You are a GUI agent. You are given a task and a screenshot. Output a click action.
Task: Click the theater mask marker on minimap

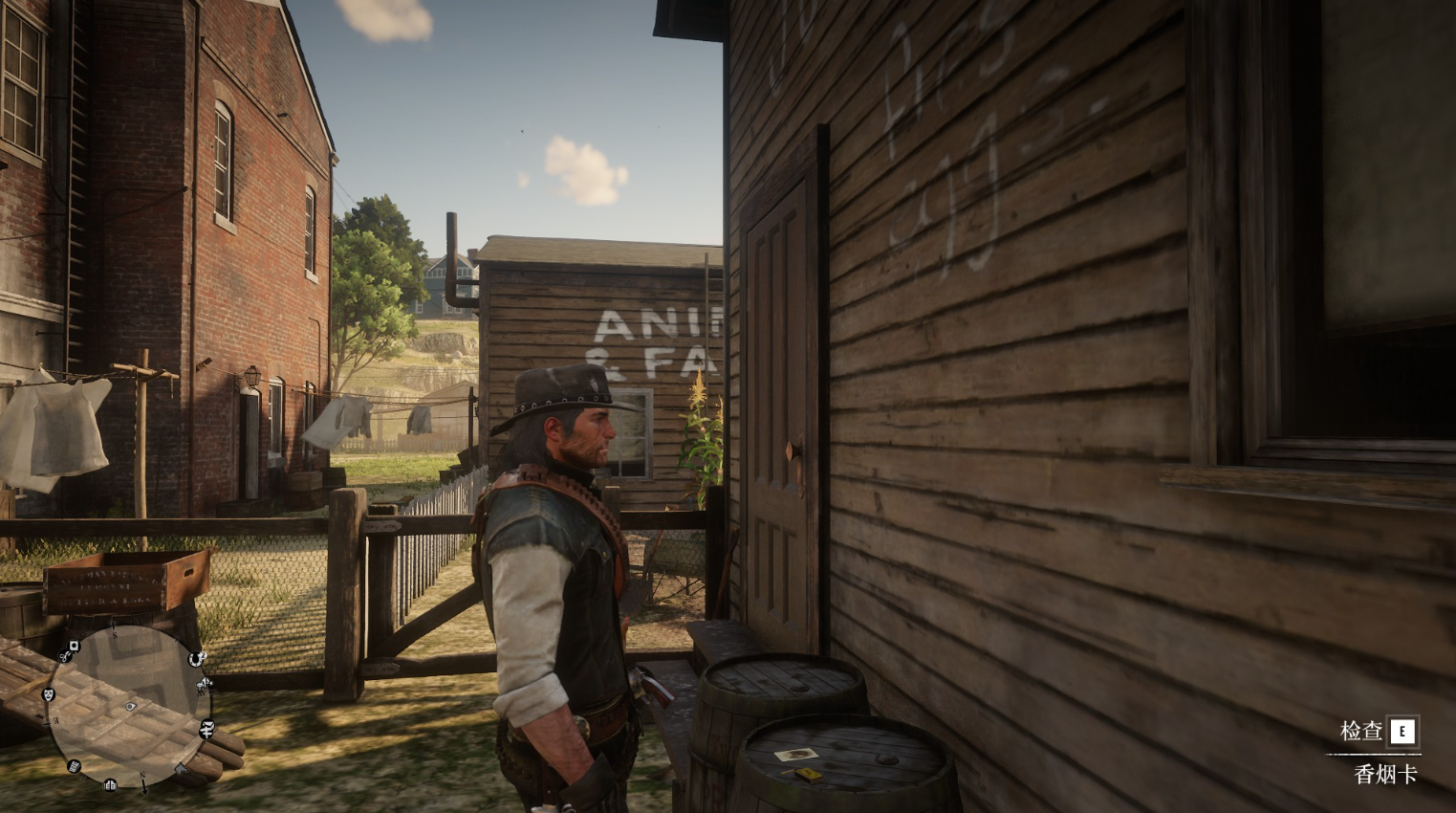point(49,694)
